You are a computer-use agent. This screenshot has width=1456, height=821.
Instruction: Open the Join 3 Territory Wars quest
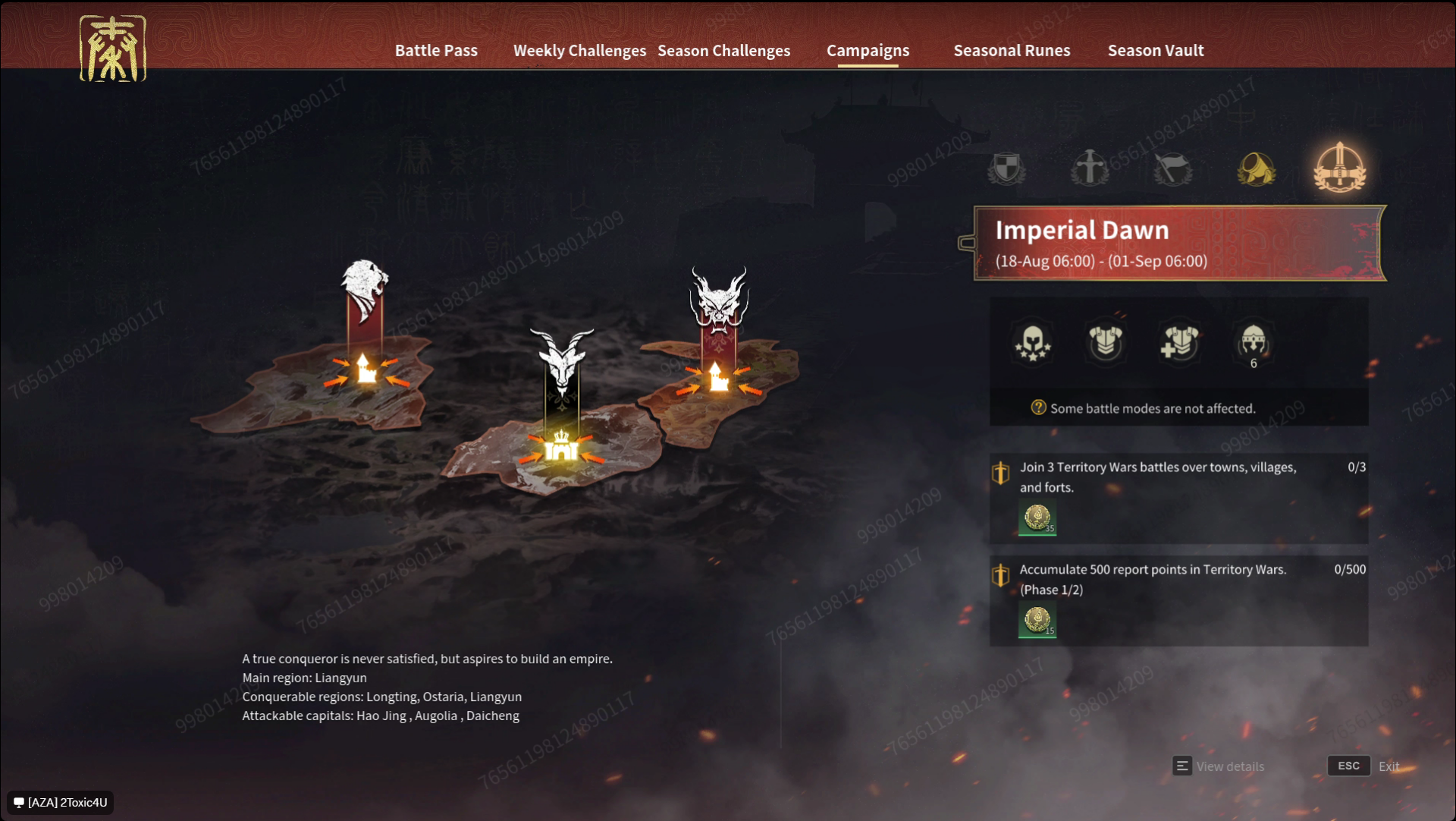point(1157,477)
